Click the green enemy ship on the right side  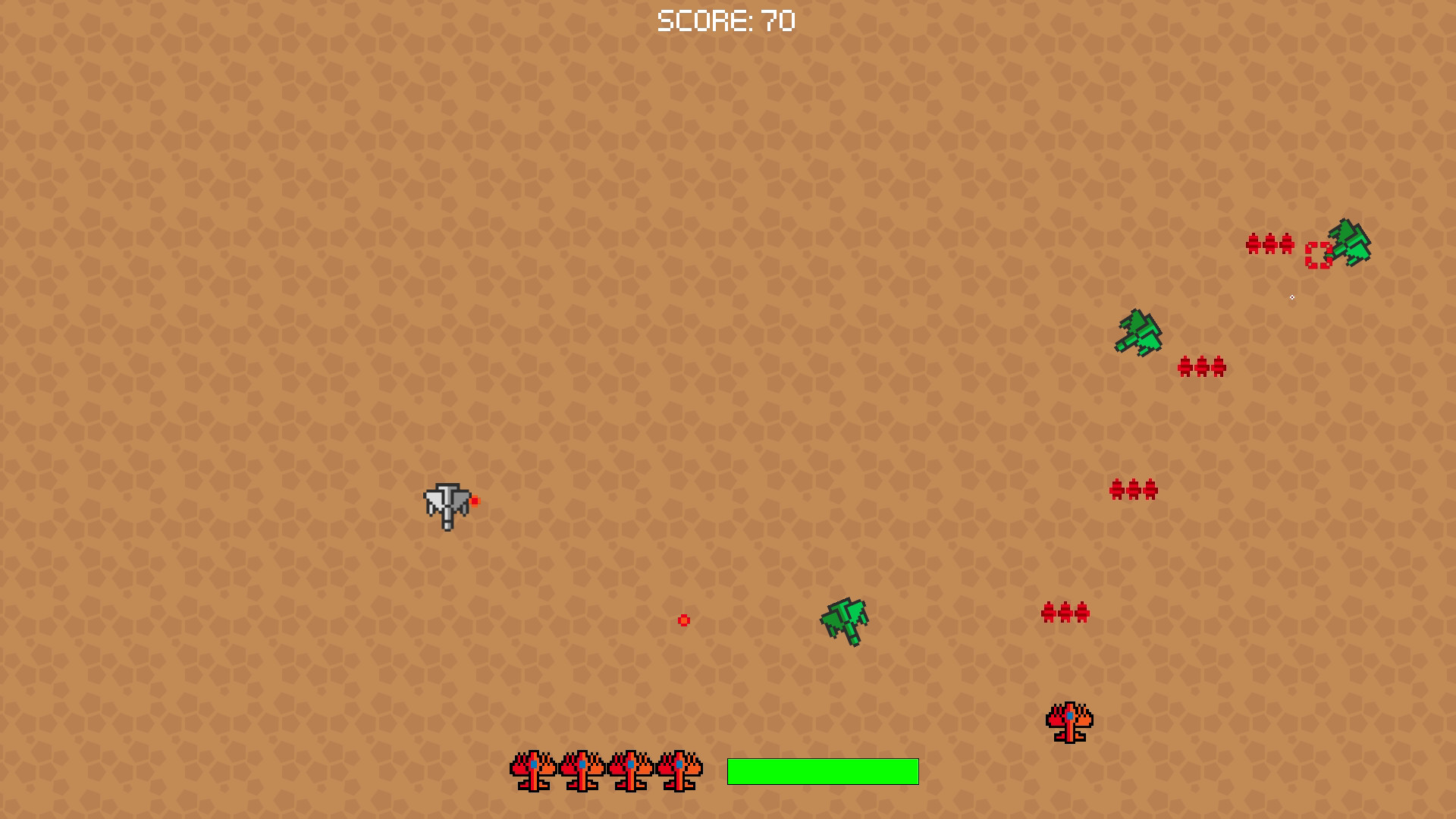(1137, 334)
